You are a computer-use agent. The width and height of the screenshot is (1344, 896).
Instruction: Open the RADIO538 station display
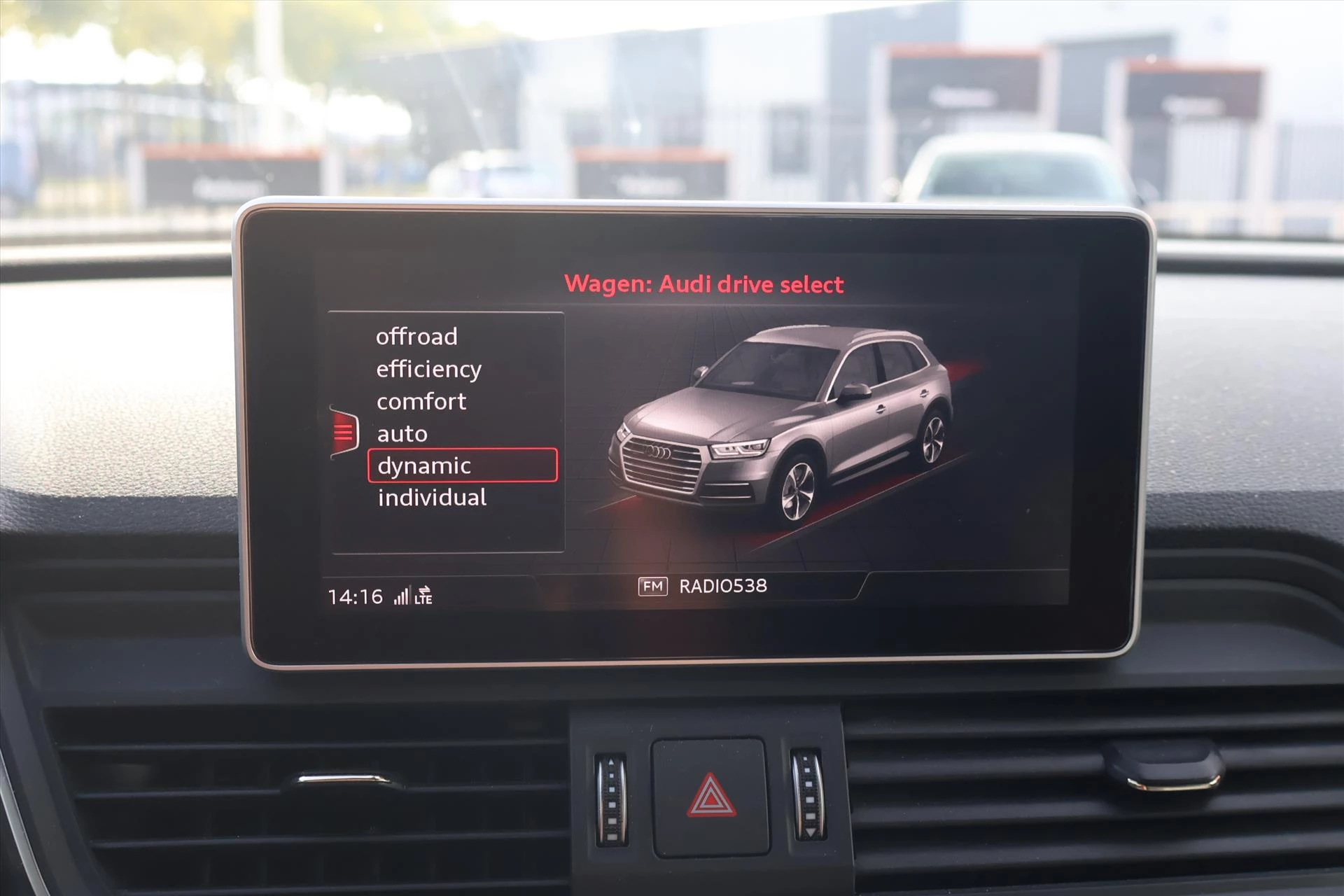(722, 586)
